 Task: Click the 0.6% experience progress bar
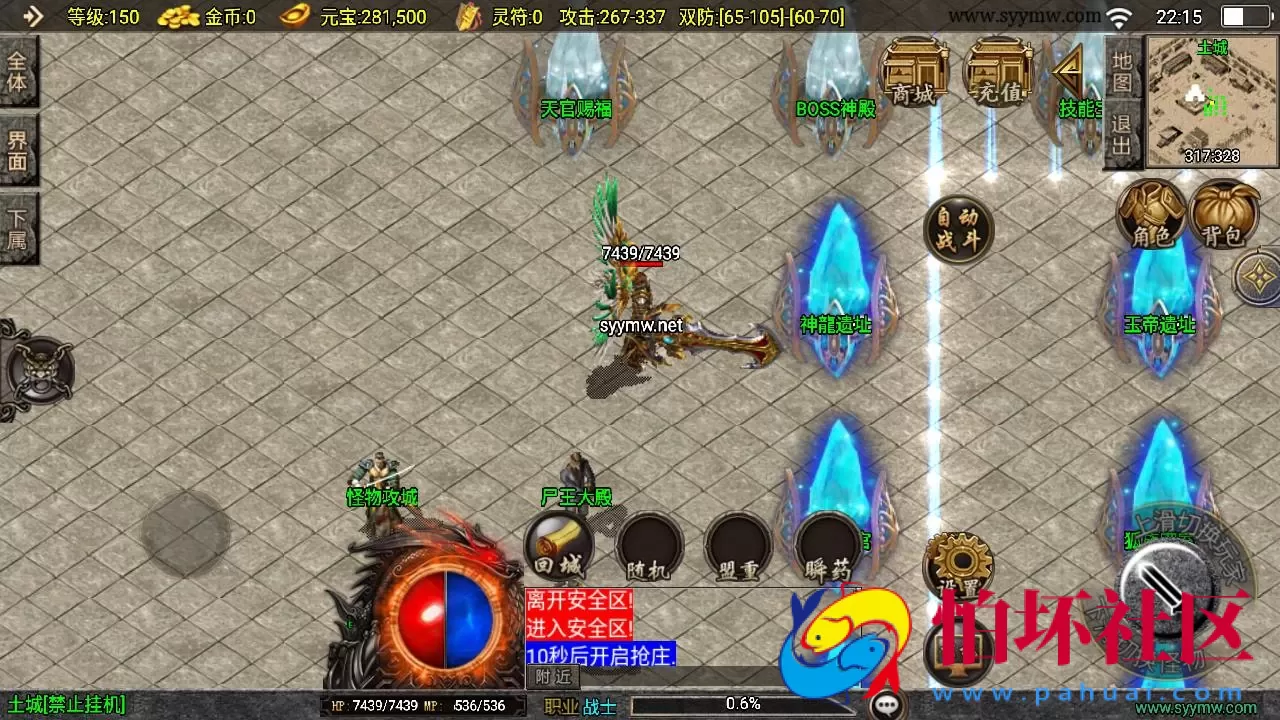tap(740, 704)
